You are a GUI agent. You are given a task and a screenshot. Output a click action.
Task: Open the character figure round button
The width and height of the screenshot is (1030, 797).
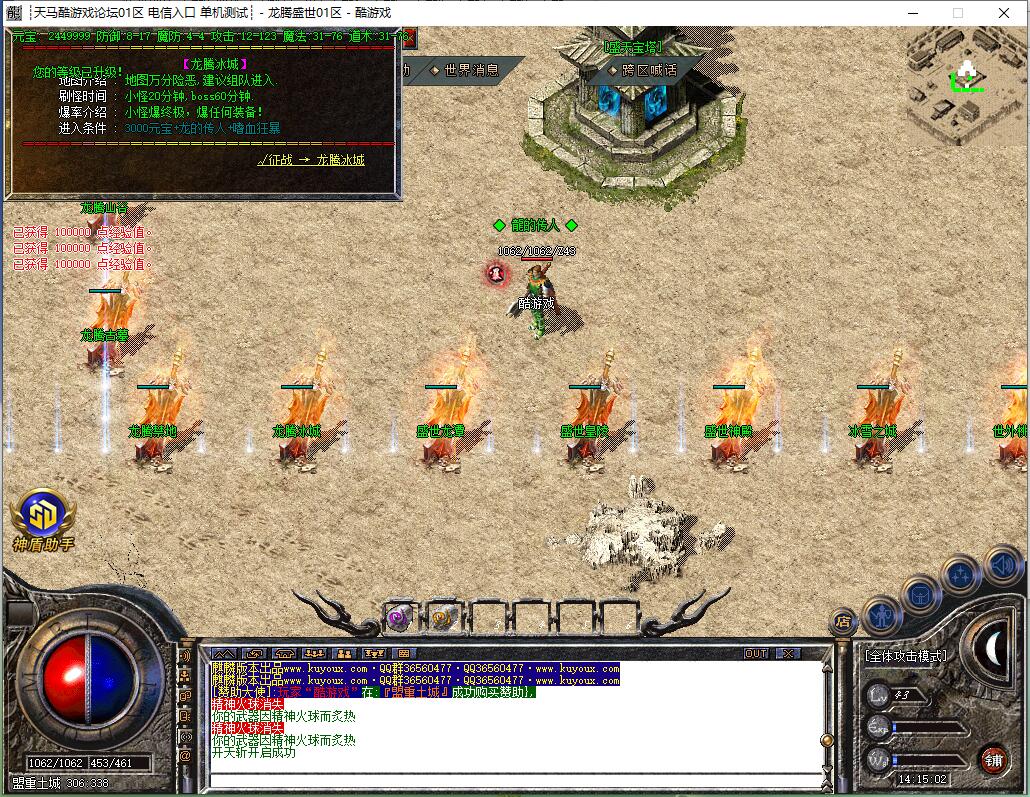point(881,614)
